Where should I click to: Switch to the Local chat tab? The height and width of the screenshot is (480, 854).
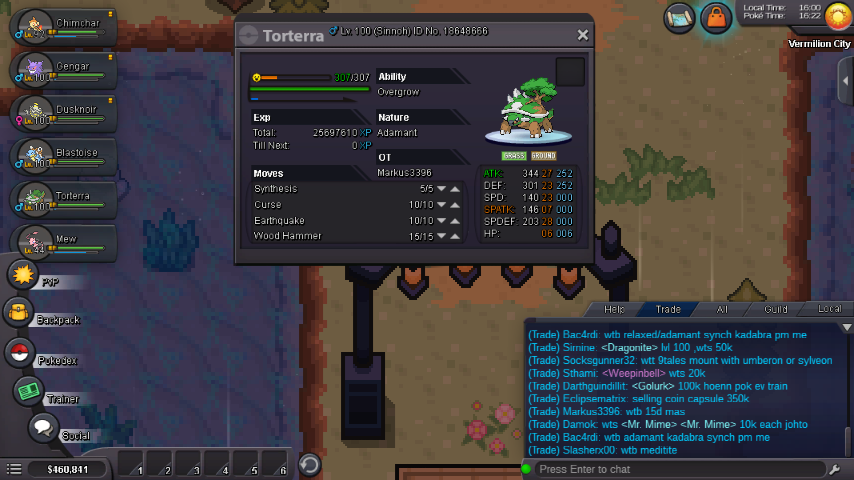click(829, 310)
